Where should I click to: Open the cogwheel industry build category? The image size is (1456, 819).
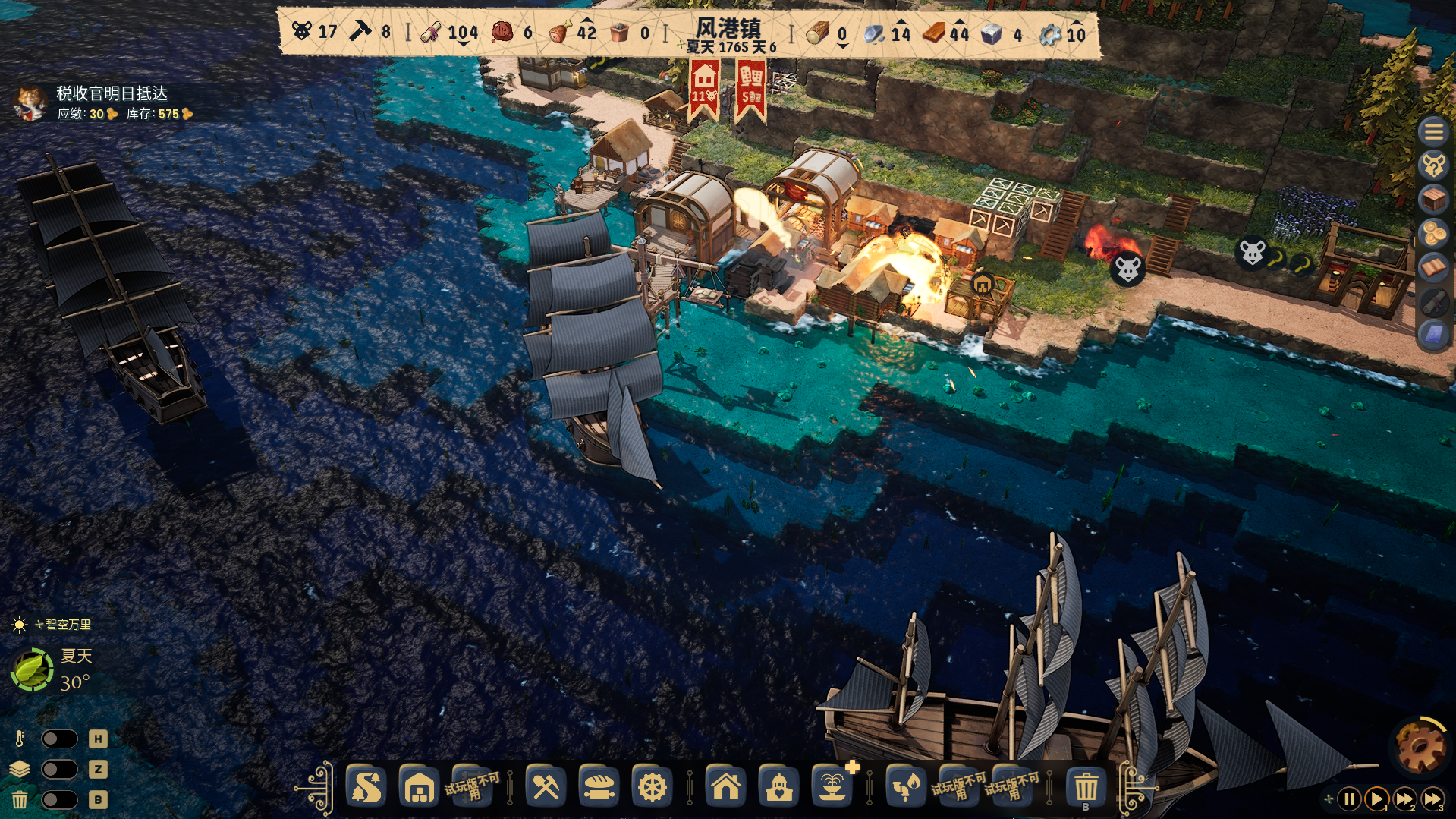[x=652, y=787]
